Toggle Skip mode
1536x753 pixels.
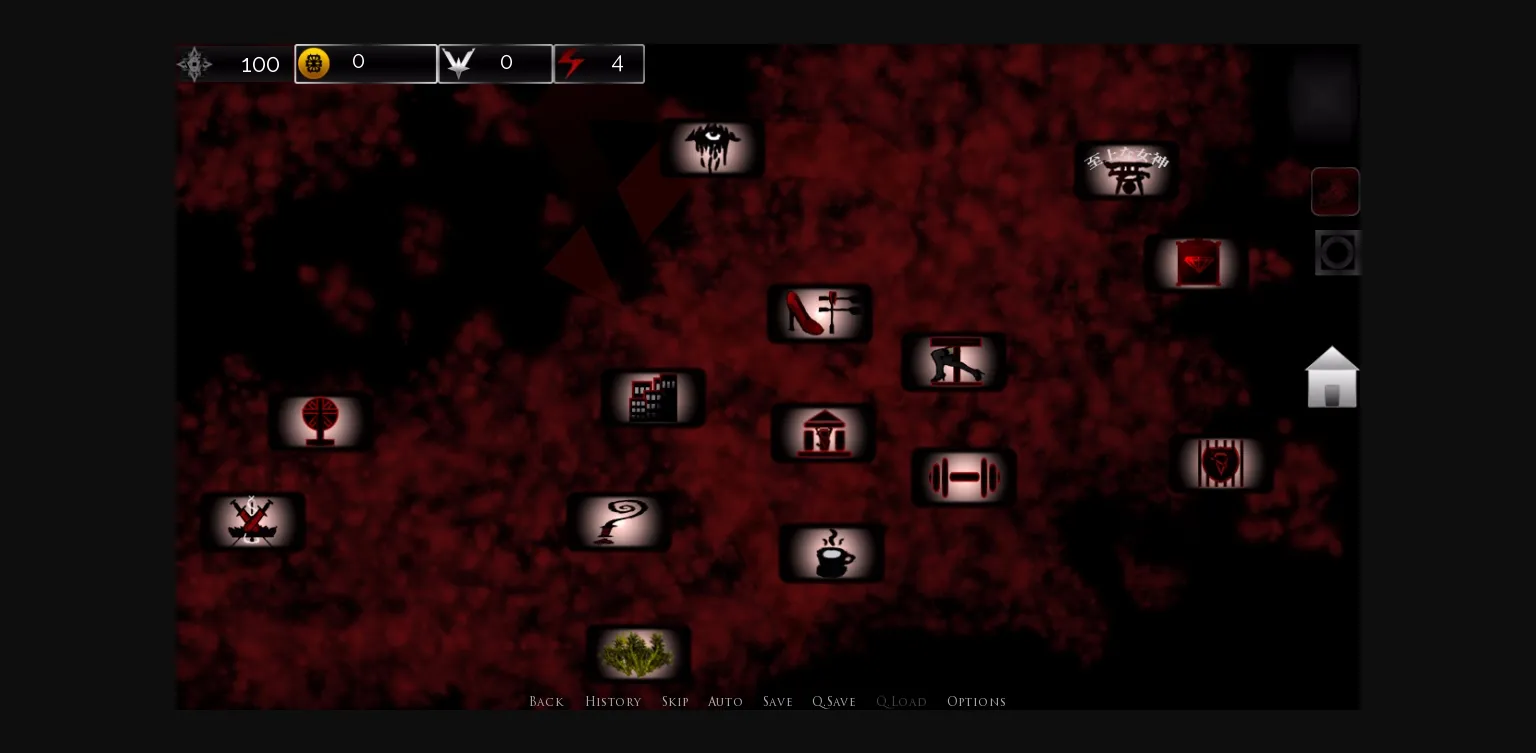(675, 701)
